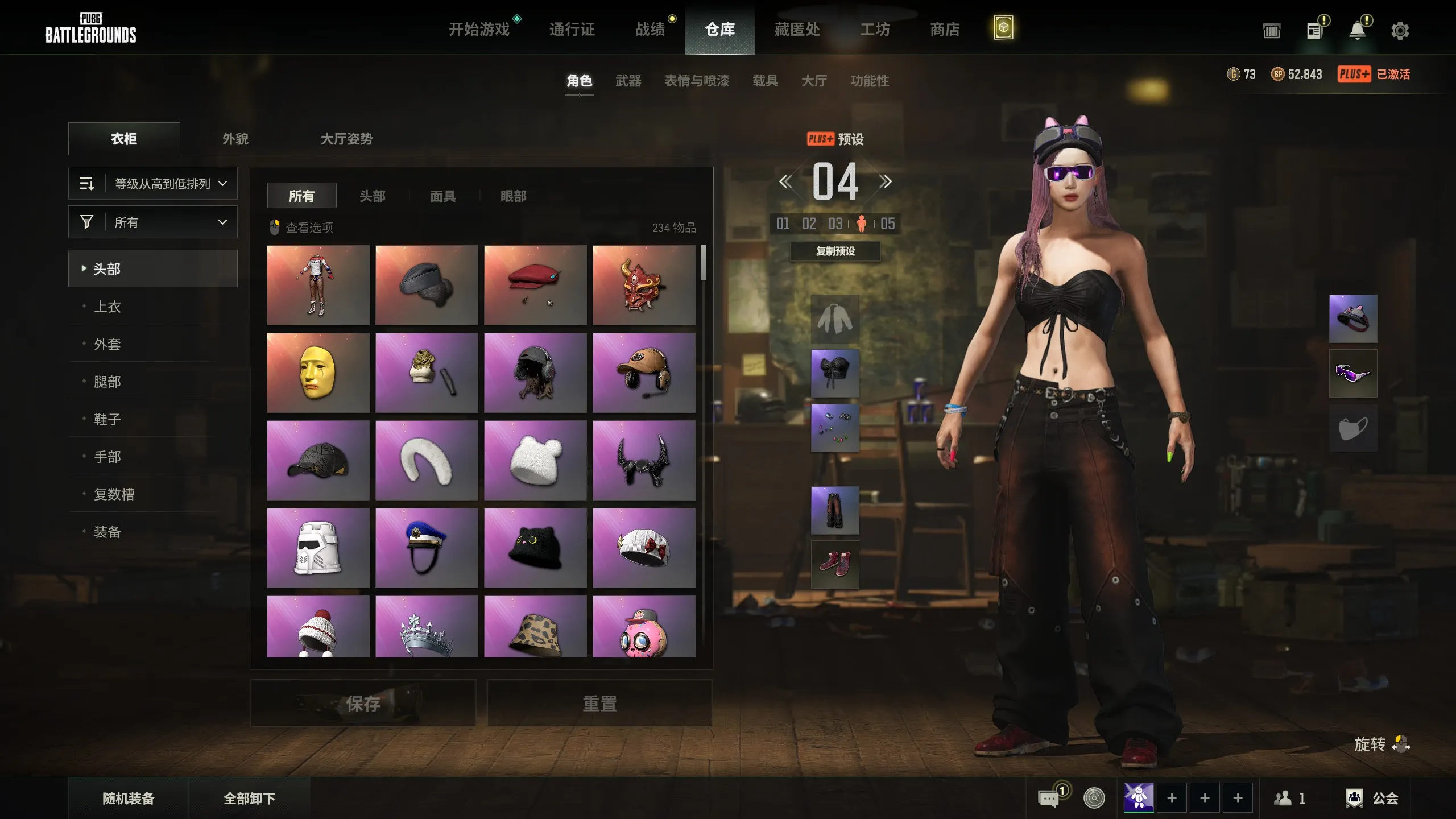Screen dimensions: 1456x819
Task: Reset outfit with 重置 button
Action: point(599,704)
